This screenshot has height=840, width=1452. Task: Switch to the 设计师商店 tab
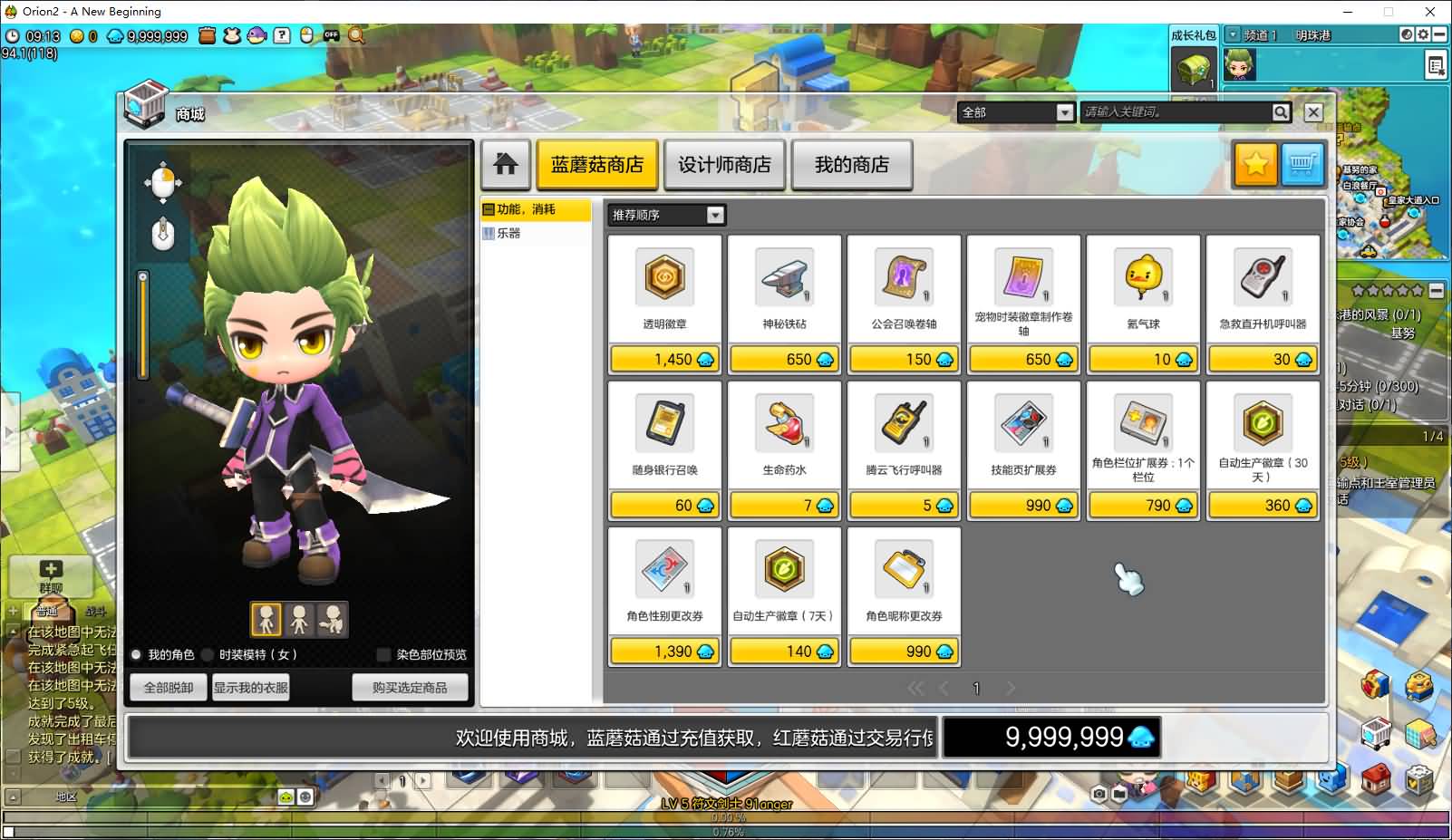(725, 164)
